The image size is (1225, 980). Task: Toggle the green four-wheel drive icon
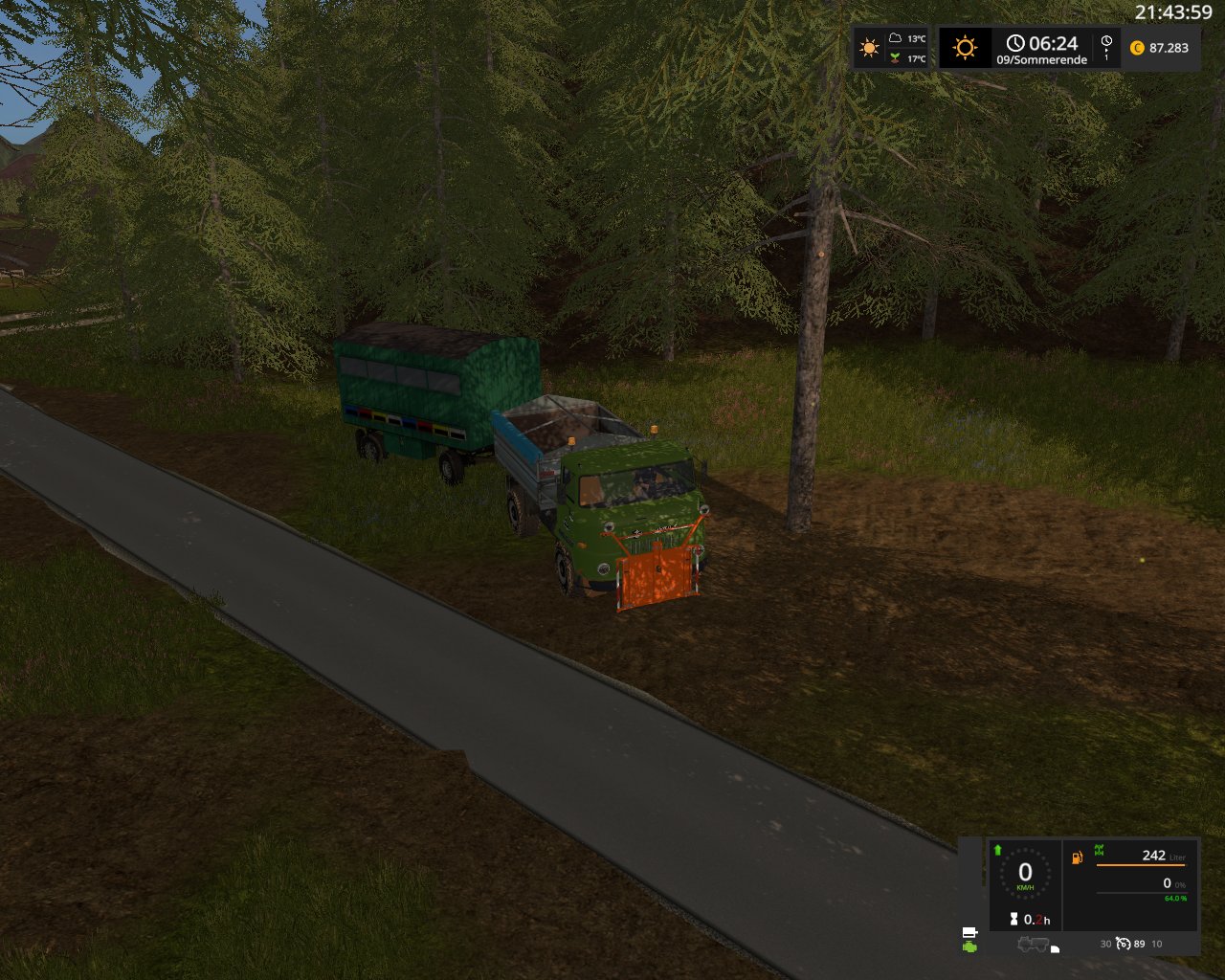tap(1099, 850)
